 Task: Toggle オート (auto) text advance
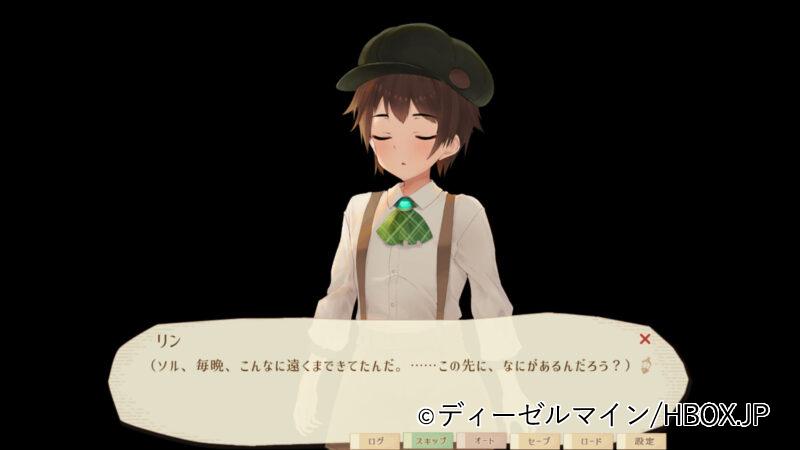(x=482, y=440)
